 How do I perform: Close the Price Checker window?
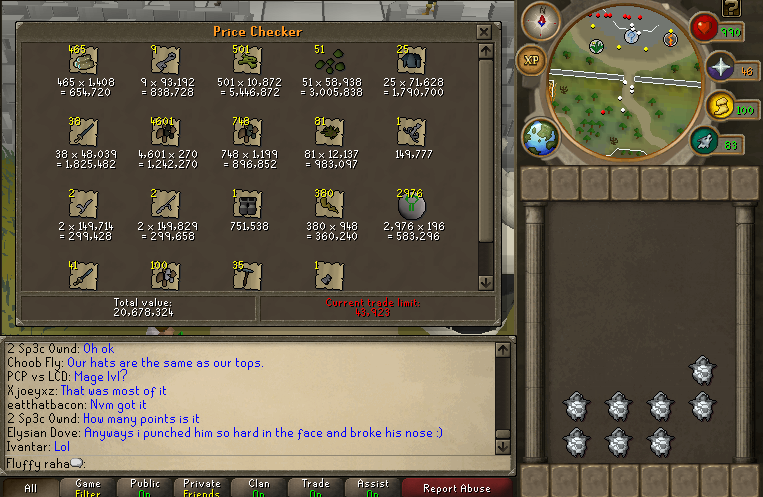[484, 31]
